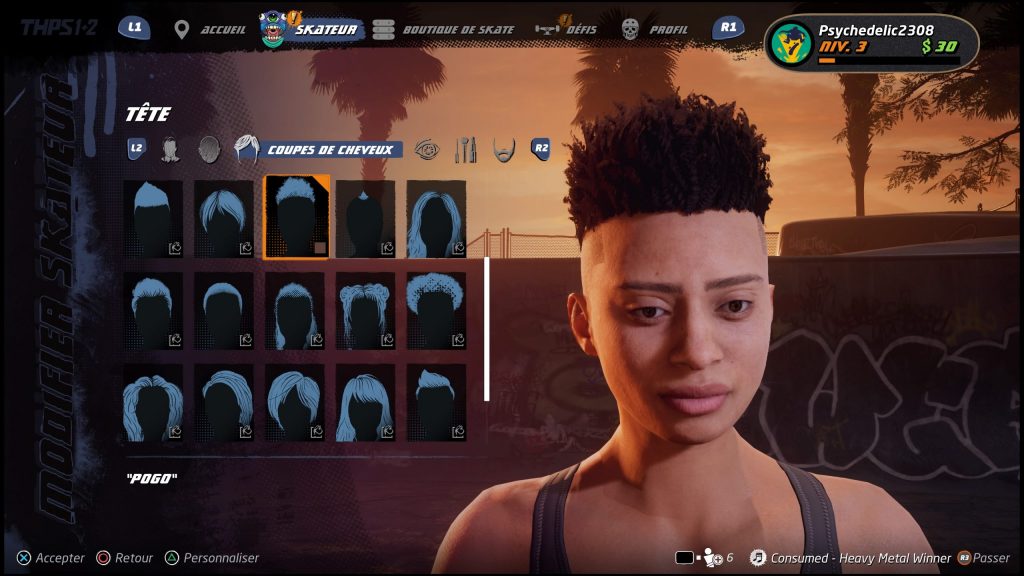The width and height of the screenshot is (1024, 576).
Task: Click the hairstyle list scrollbar
Action: click(487, 329)
